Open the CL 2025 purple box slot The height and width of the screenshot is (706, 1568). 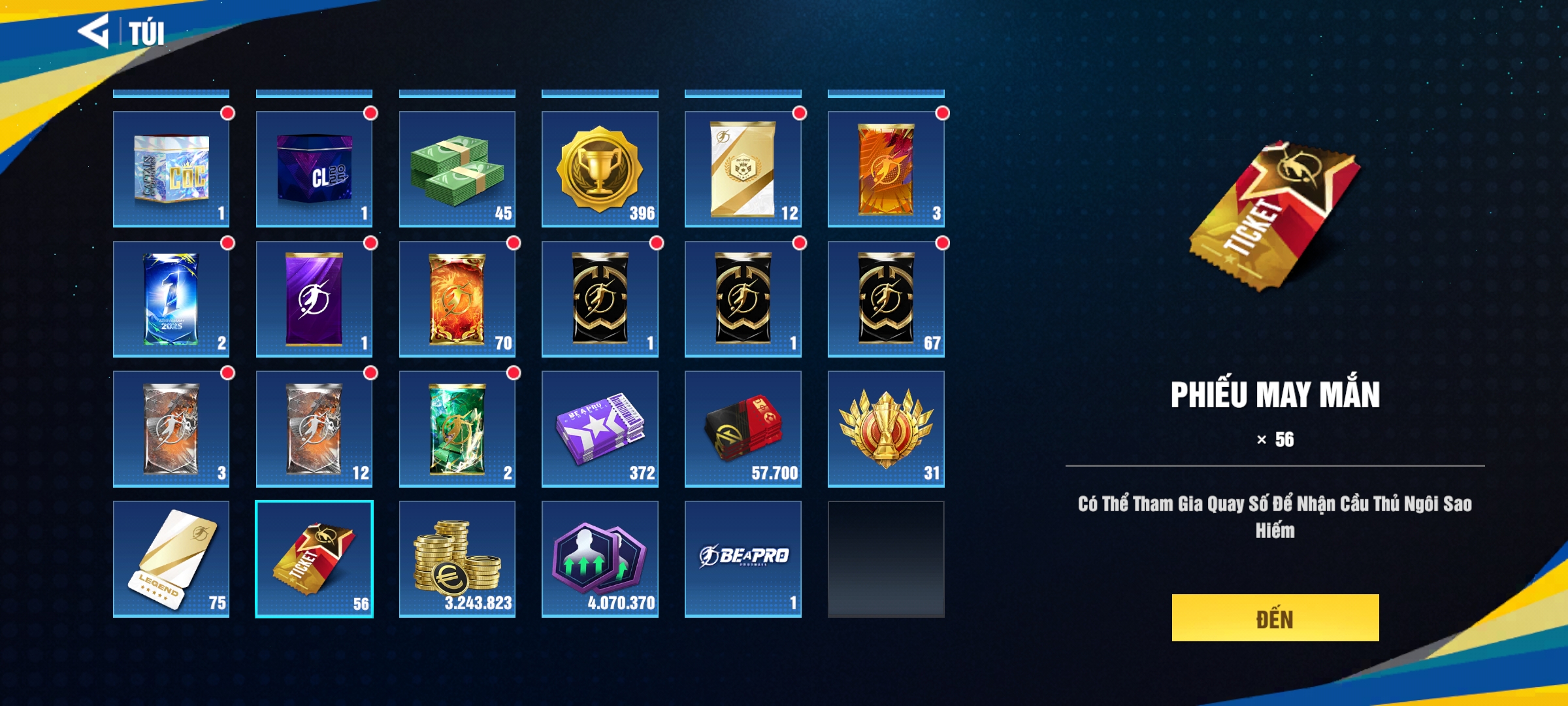(314, 169)
